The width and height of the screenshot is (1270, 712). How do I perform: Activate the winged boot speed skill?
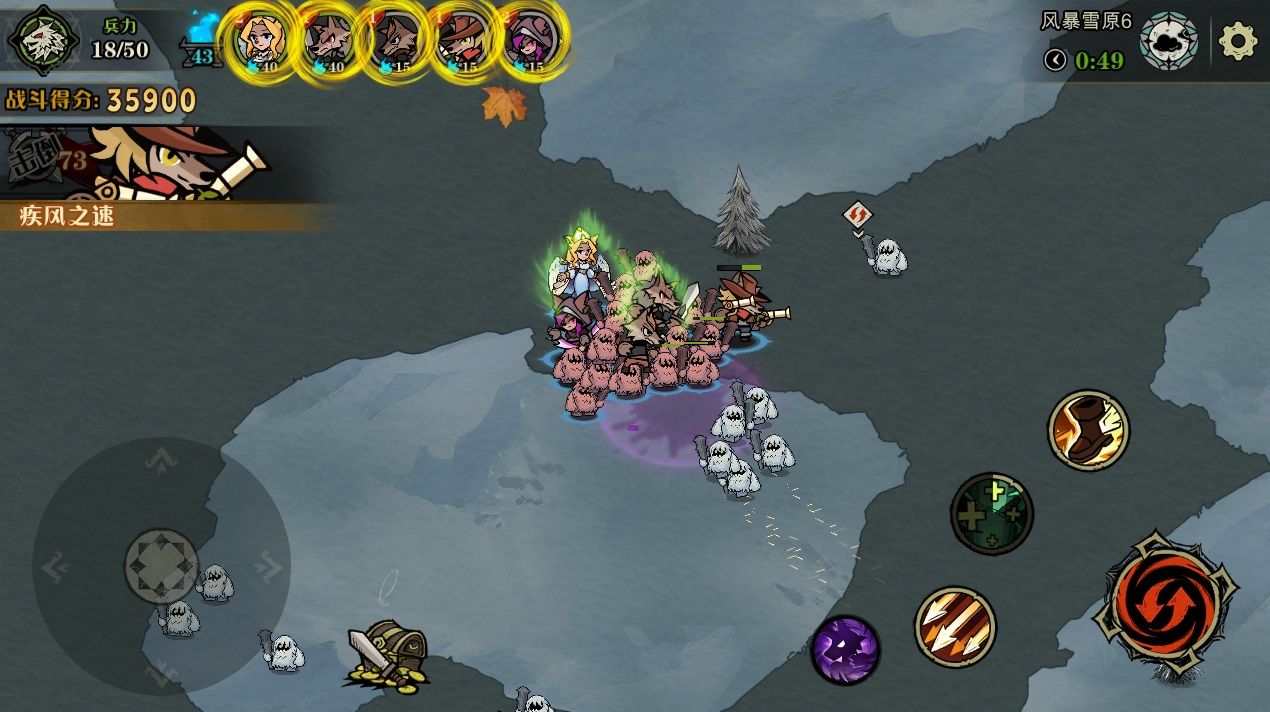[x=1088, y=430]
